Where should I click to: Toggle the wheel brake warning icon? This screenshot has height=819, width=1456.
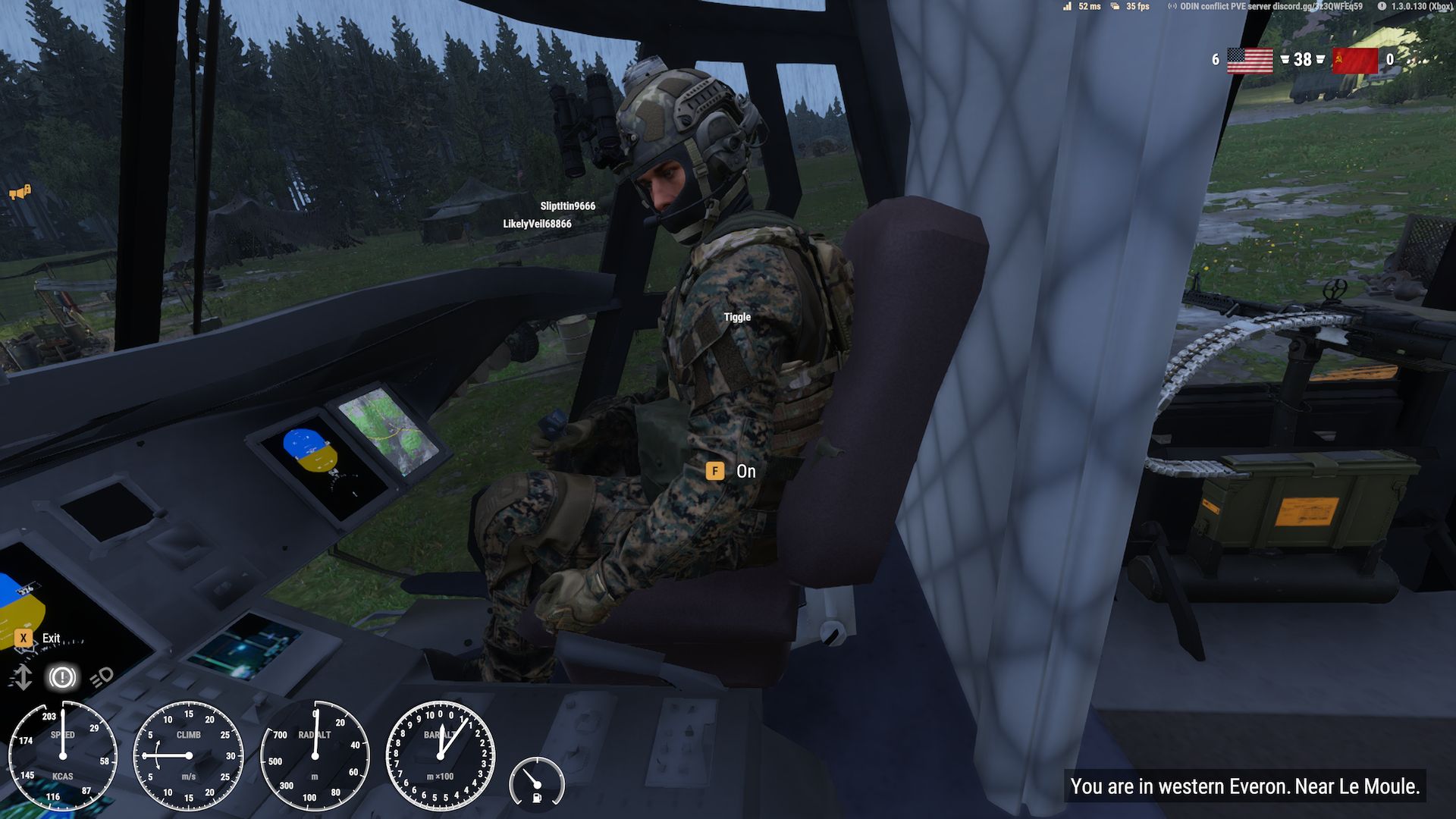(62, 677)
